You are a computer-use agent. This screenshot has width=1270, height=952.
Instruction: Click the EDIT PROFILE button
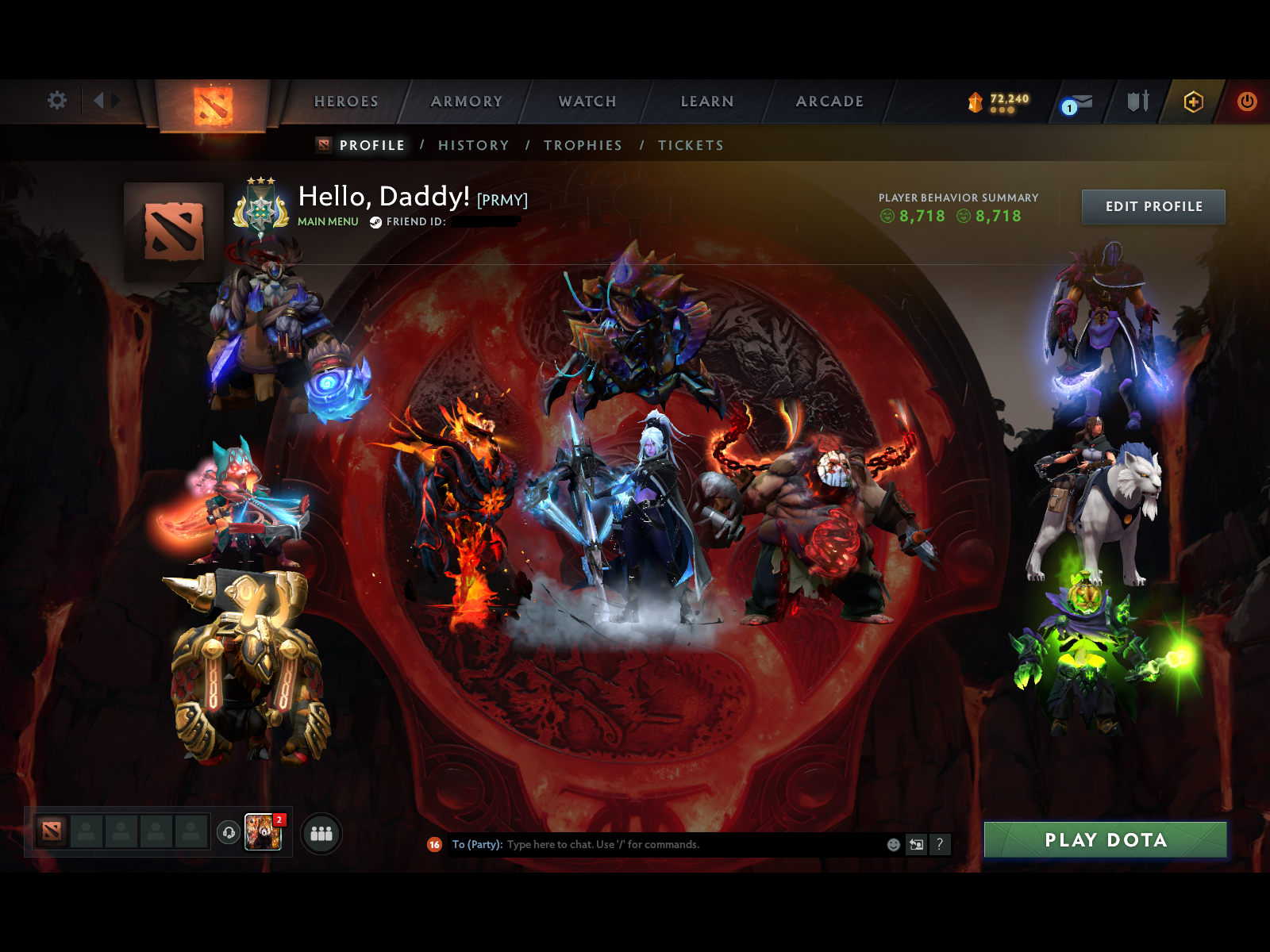pyautogui.click(x=1153, y=206)
